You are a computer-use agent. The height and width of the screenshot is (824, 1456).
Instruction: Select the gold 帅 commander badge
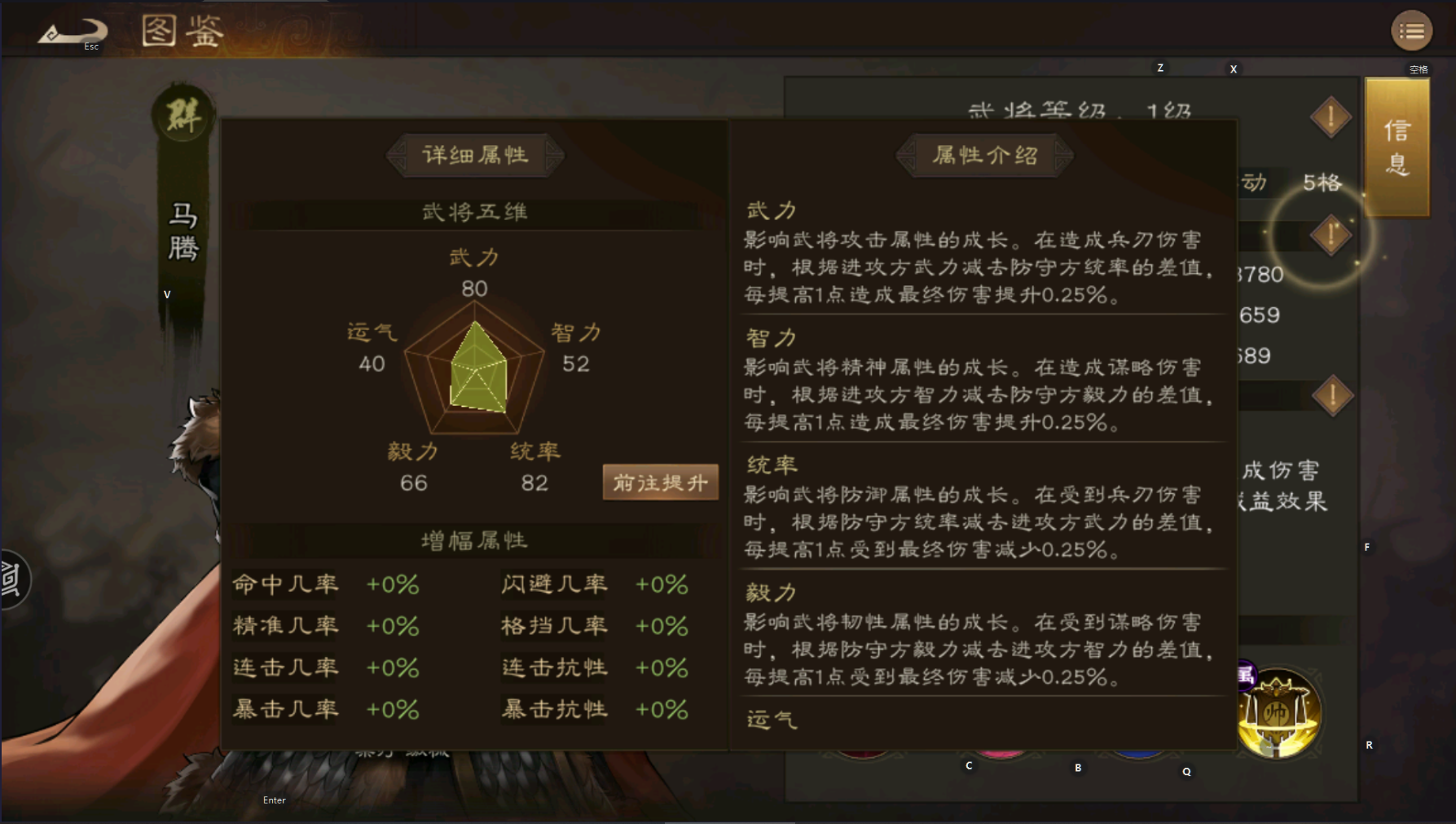tap(1279, 712)
